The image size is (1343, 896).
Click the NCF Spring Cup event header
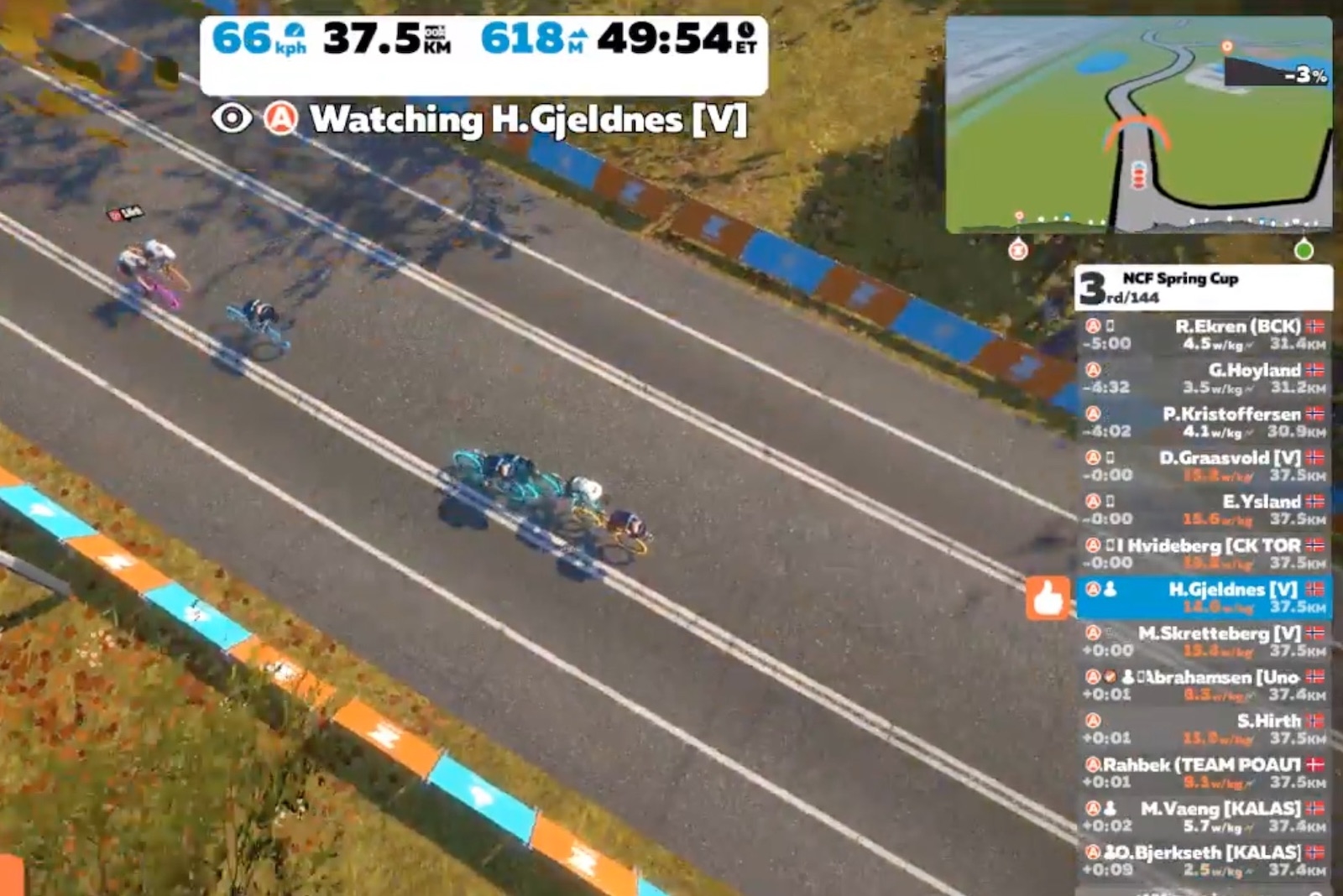1202,287
